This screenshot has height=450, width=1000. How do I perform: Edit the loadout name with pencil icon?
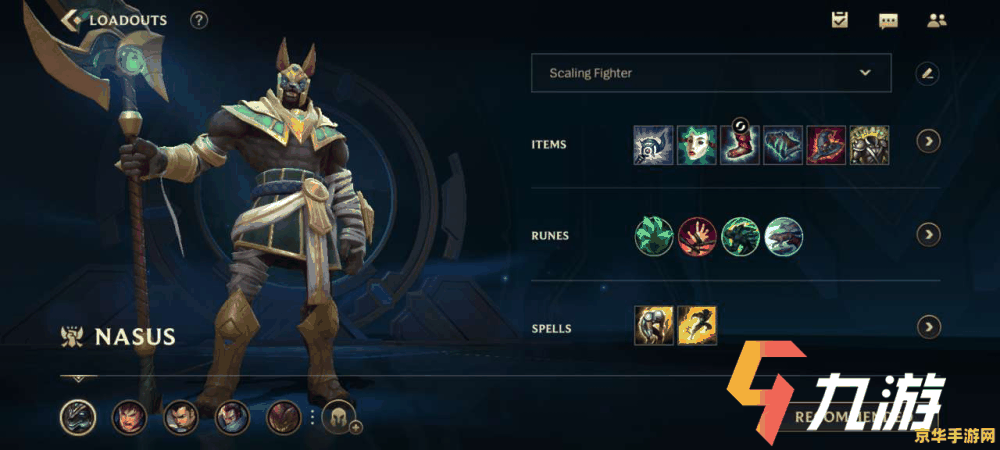[x=928, y=73]
